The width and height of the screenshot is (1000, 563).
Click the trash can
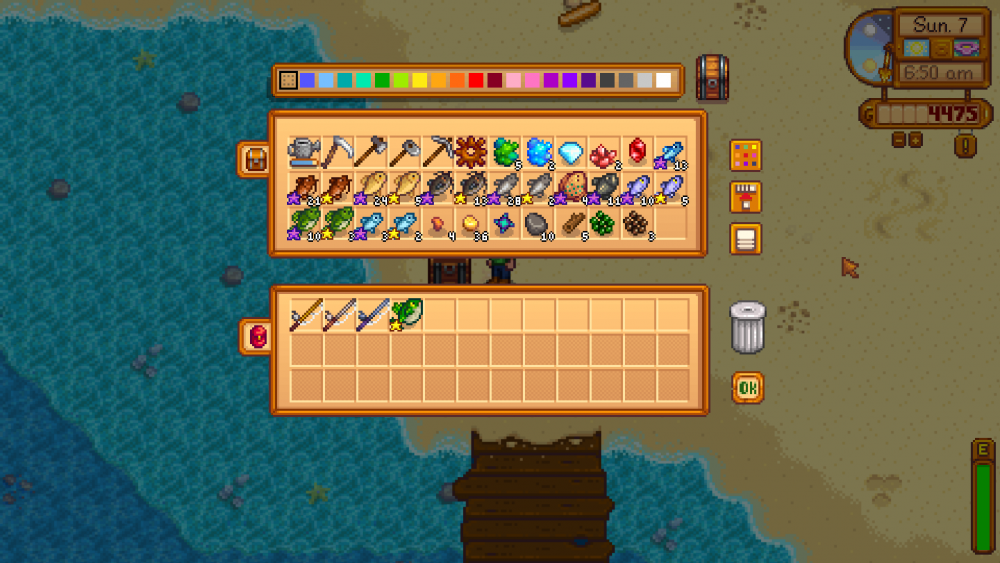747,327
